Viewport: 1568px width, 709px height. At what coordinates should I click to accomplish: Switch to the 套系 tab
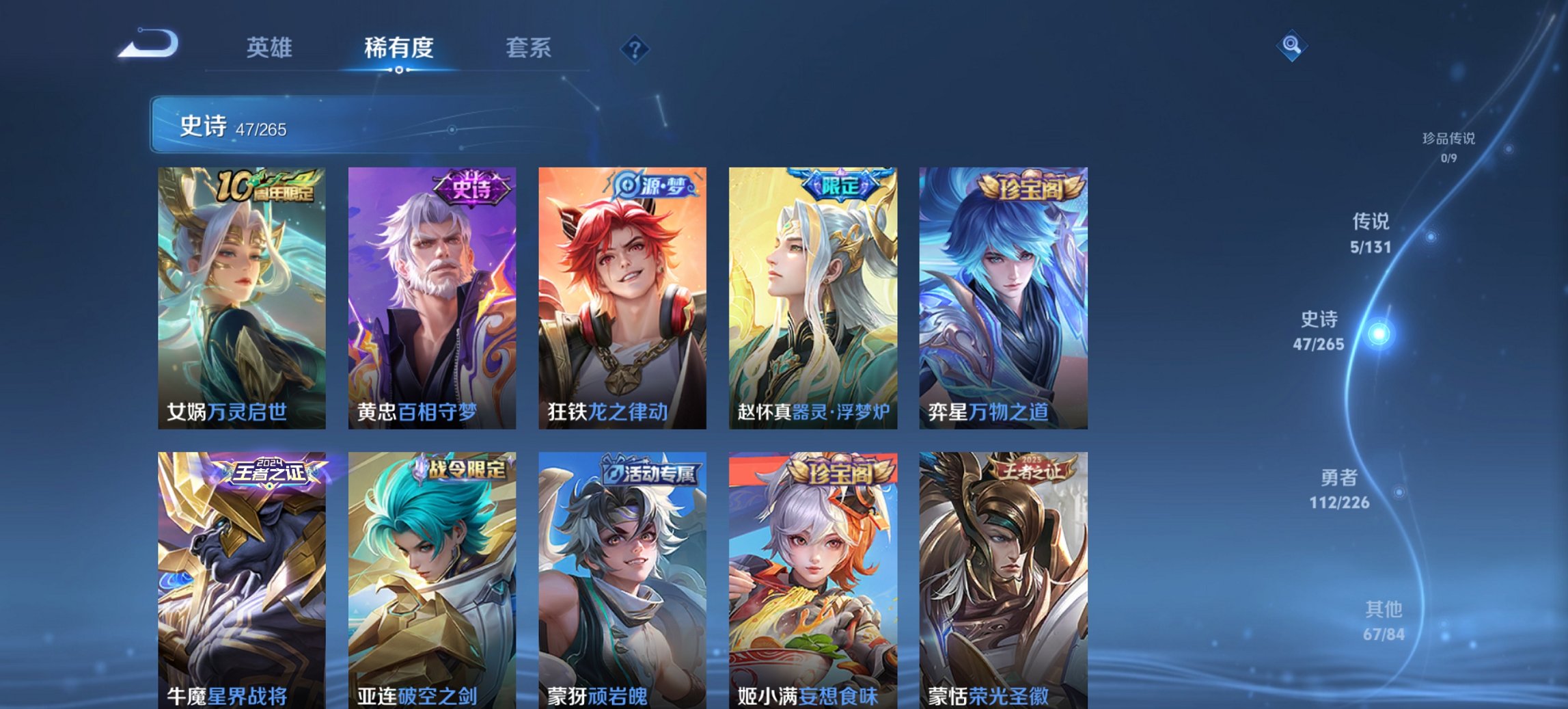point(528,48)
